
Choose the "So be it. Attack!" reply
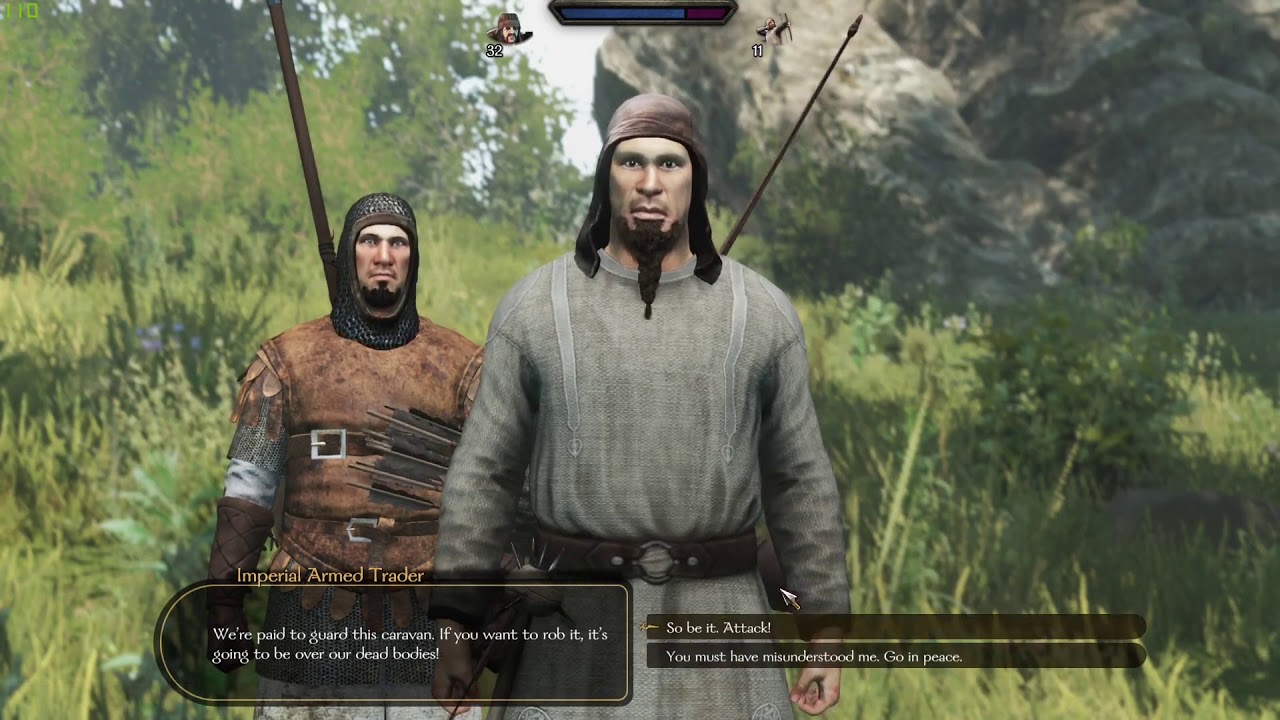tap(718, 628)
